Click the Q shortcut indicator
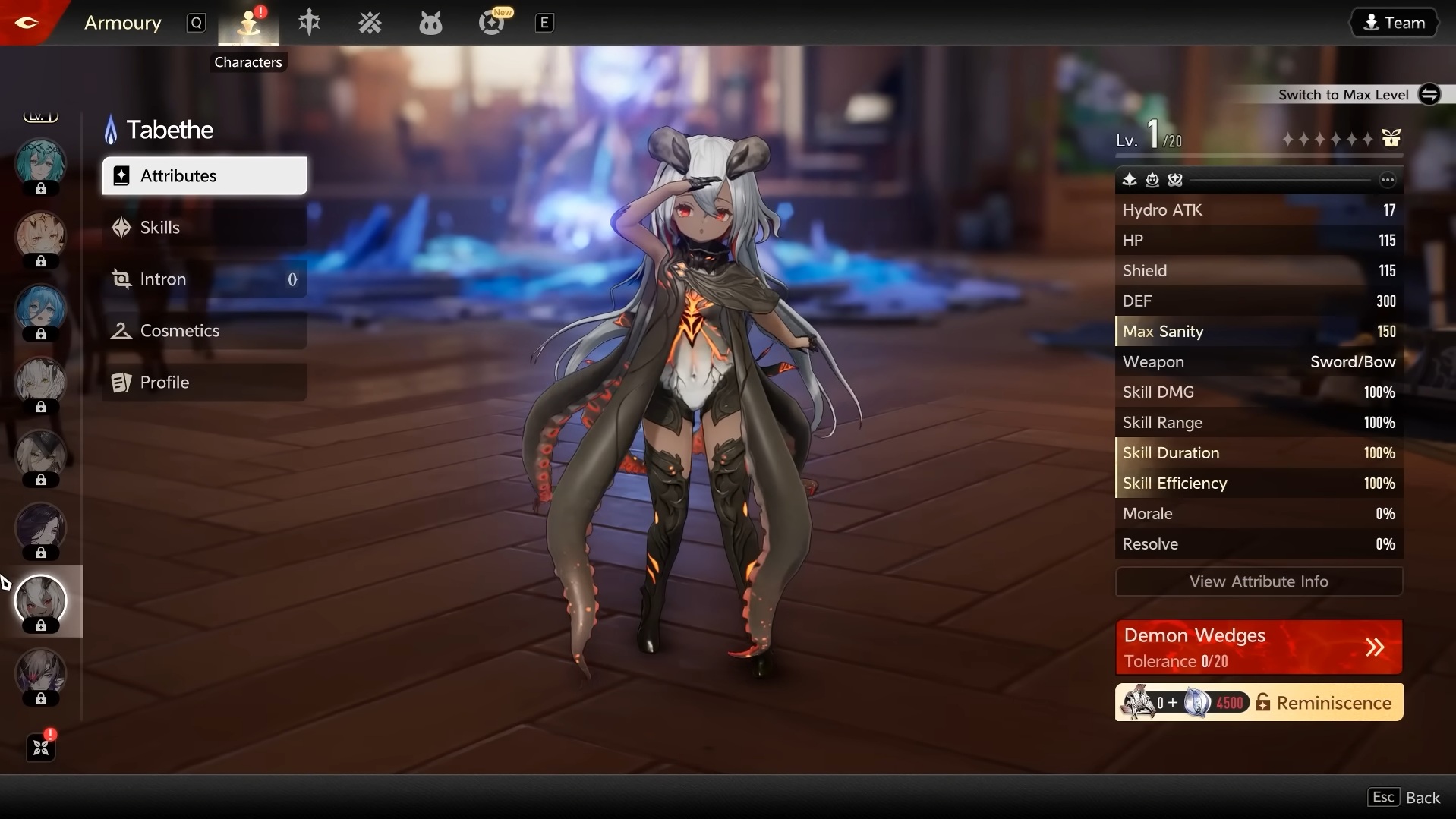Image resolution: width=1456 pixels, height=819 pixels. (x=197, y=22)
